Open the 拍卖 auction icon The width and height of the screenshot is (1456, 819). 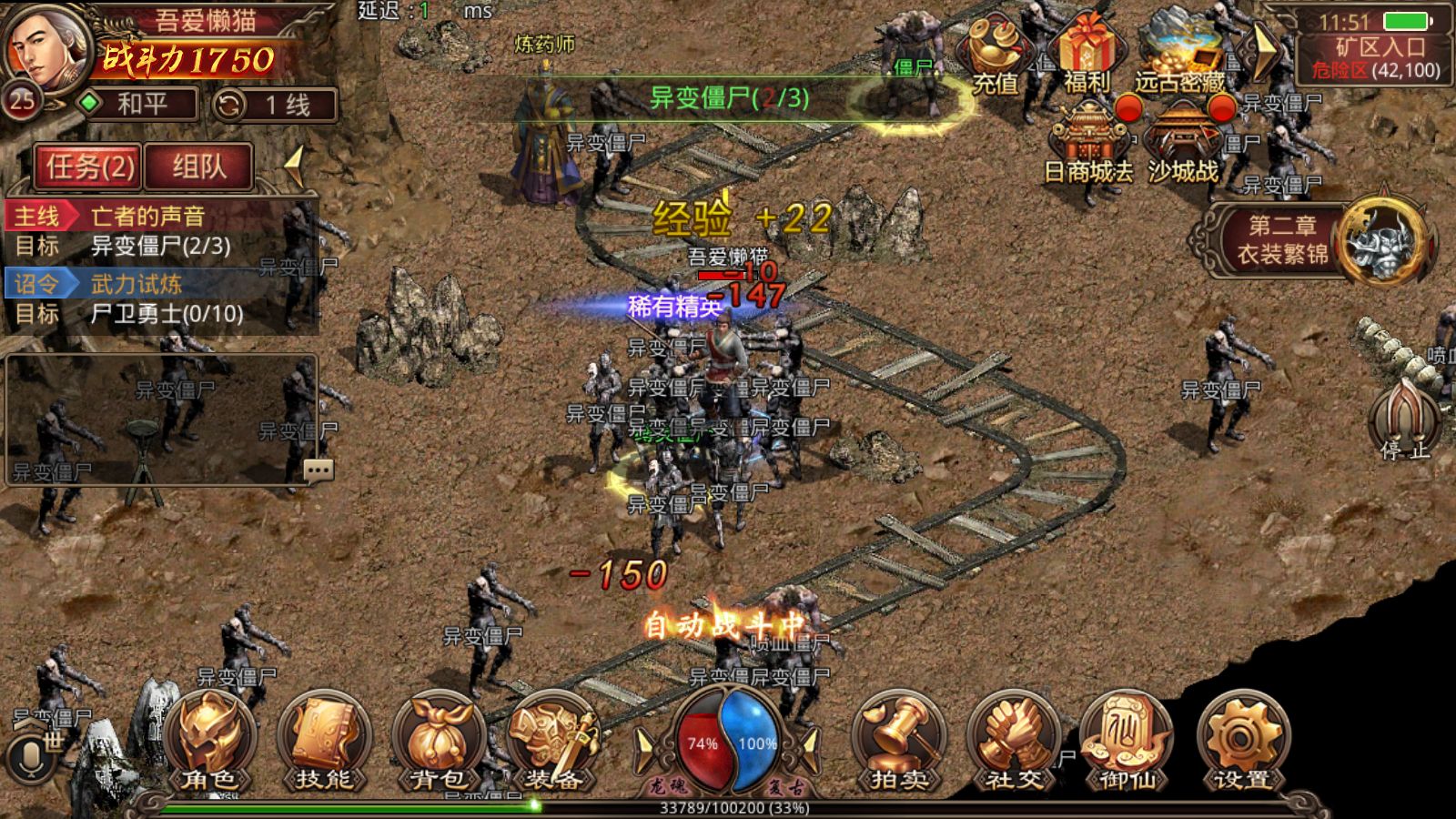pos(896,742)
